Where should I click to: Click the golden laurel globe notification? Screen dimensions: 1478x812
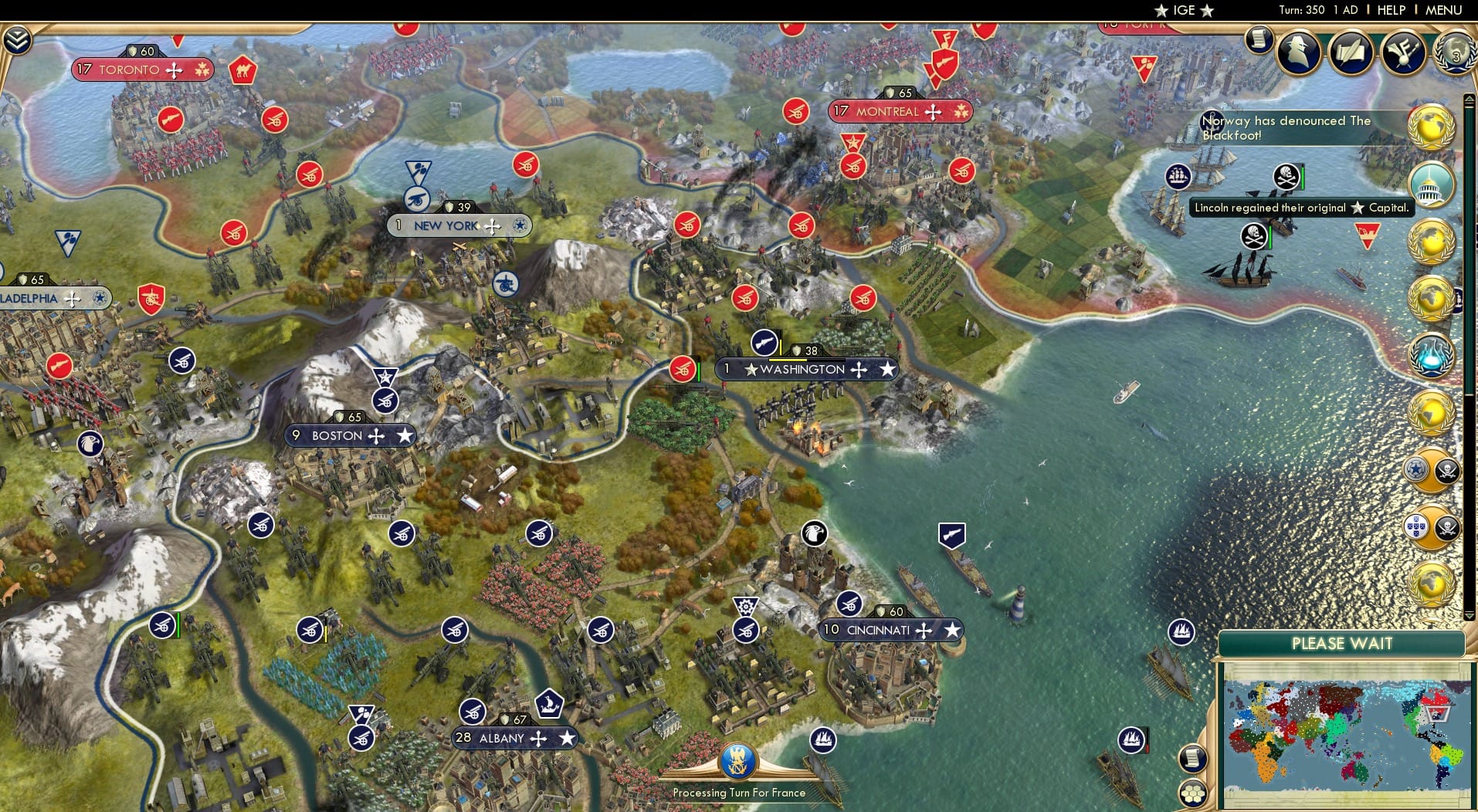tap(1435, 127)
